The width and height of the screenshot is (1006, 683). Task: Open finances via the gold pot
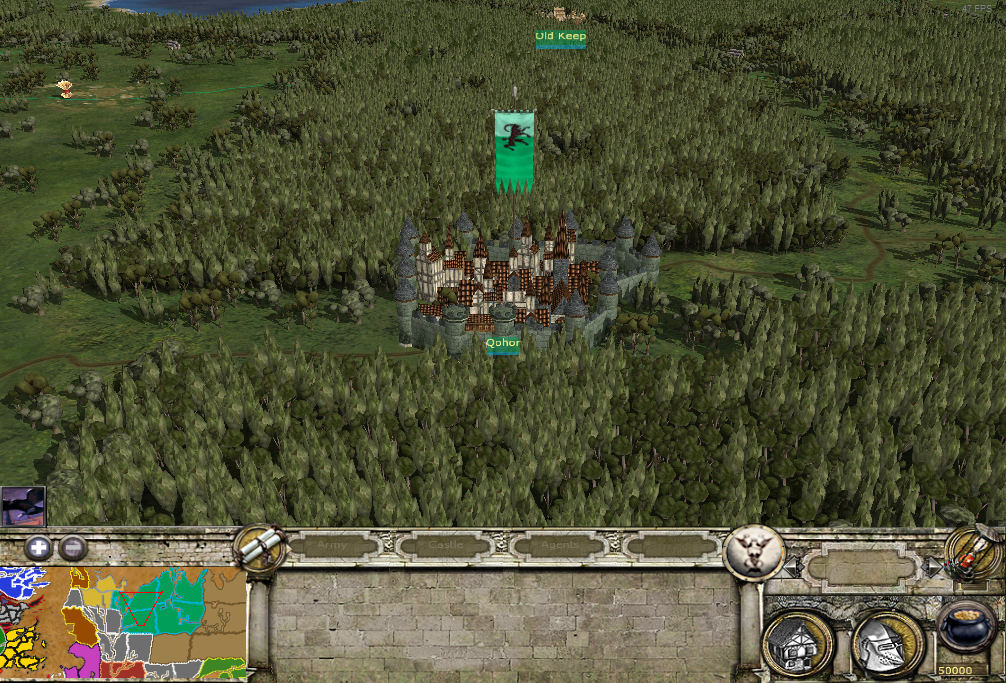coord(967,631)
